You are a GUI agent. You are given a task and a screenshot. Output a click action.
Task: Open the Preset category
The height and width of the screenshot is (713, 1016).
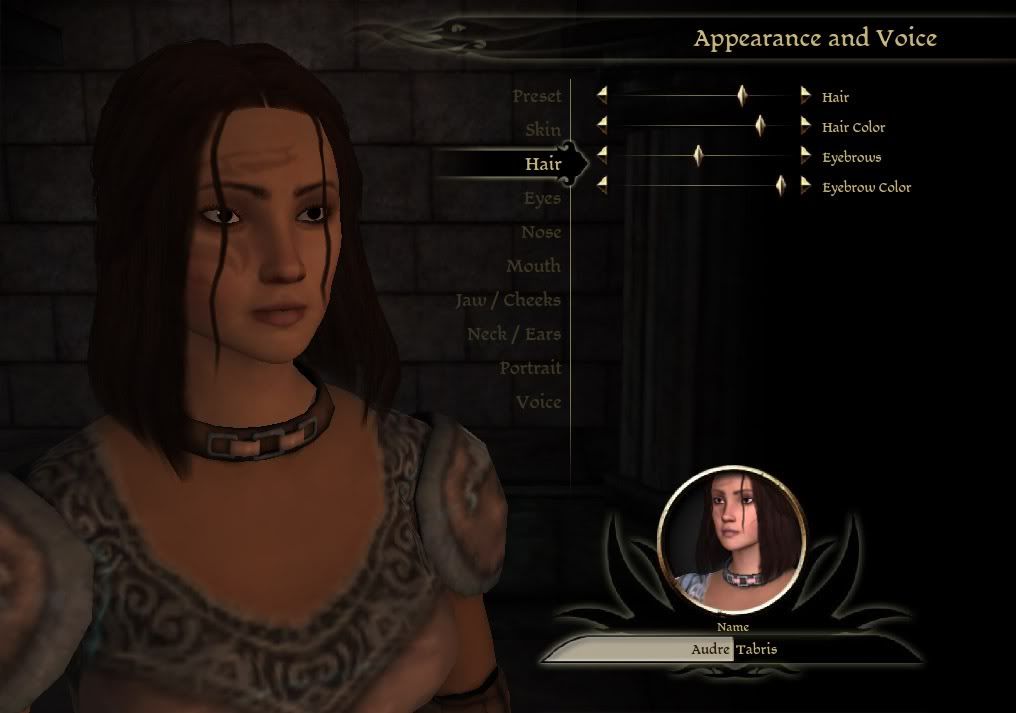pyautogui.click(x=537, y=97)
